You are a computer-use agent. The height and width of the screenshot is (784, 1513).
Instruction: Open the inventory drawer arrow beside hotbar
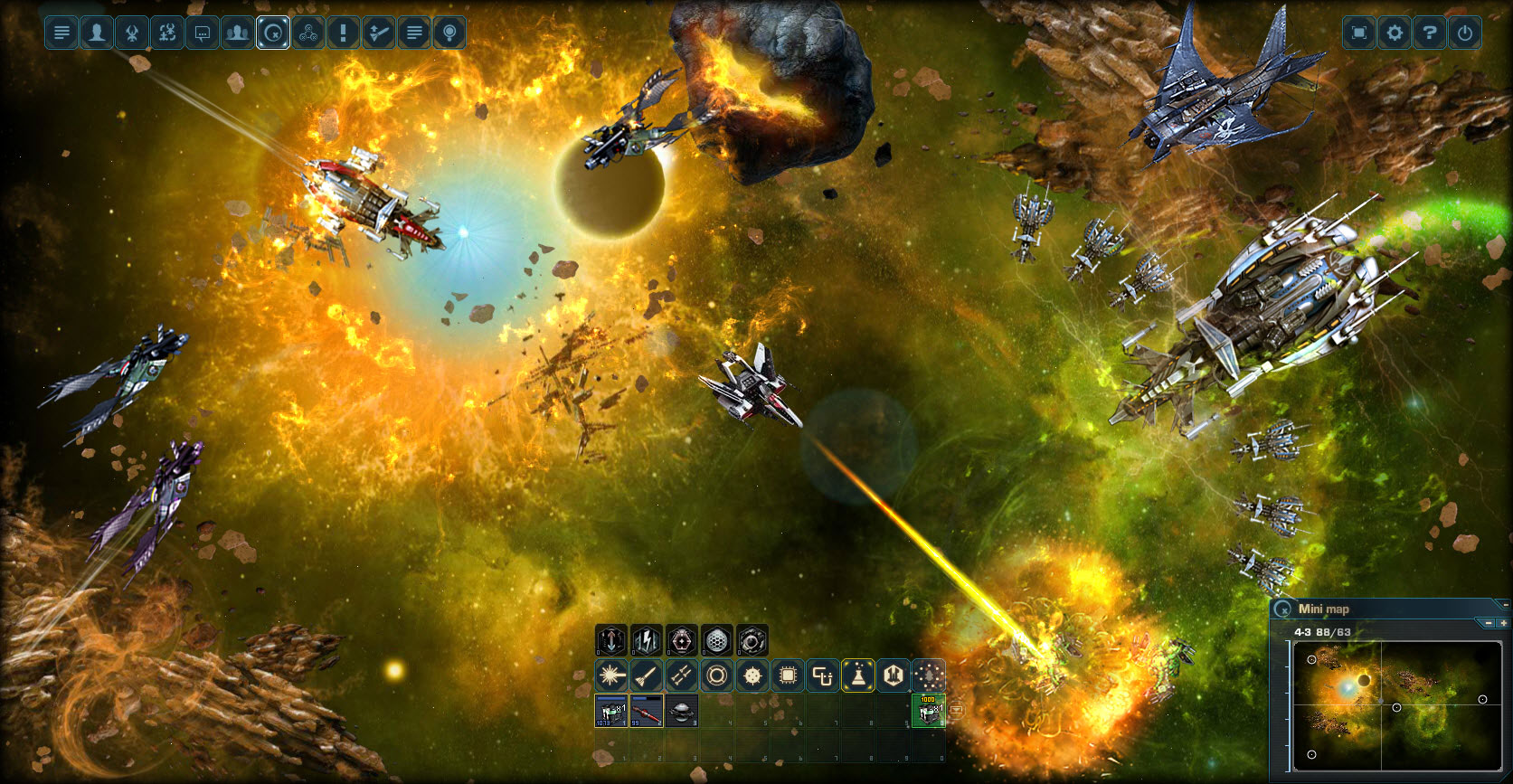click(x=957, y=711)
